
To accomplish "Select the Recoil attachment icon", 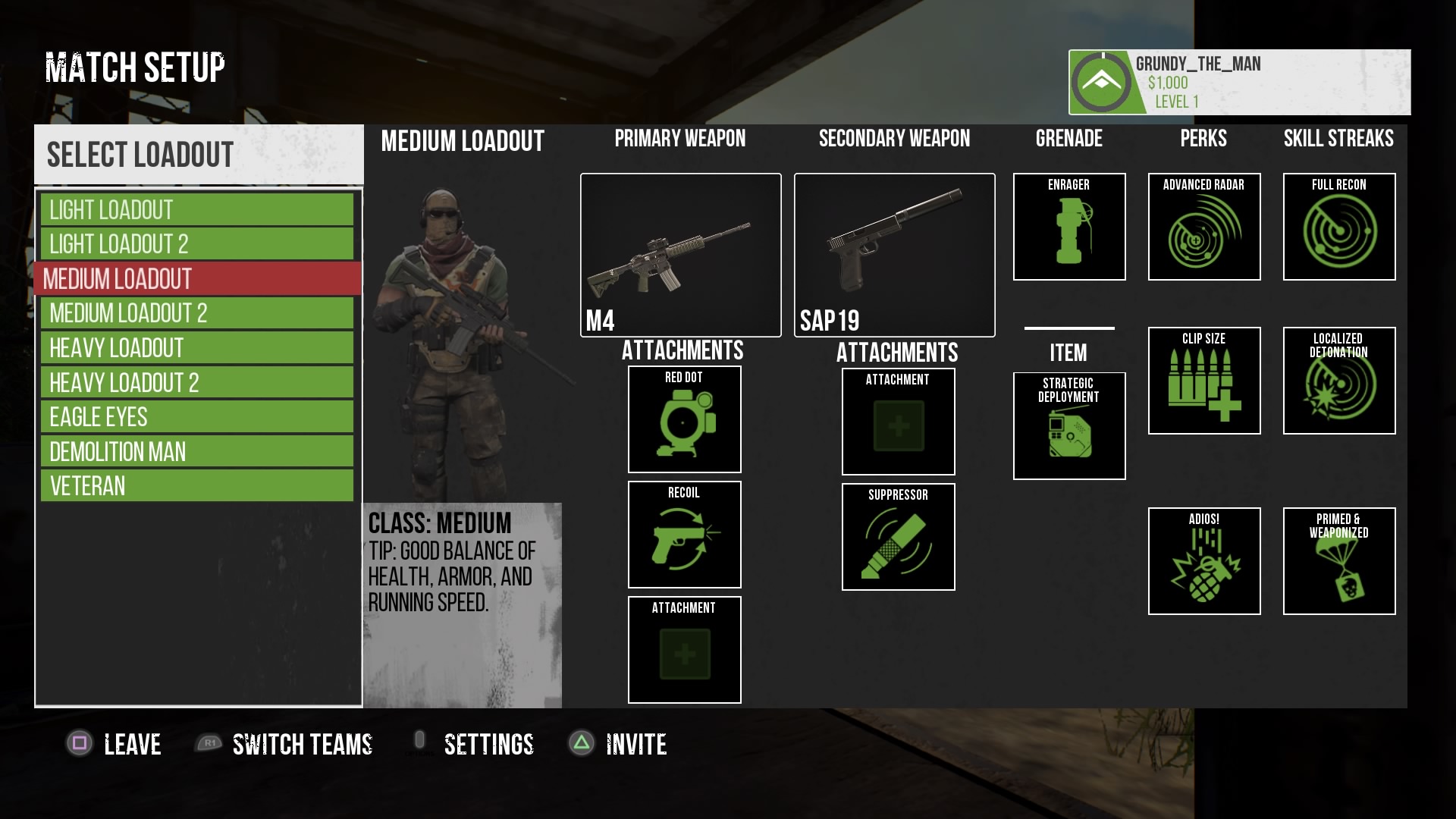I will tap(684, 535).
